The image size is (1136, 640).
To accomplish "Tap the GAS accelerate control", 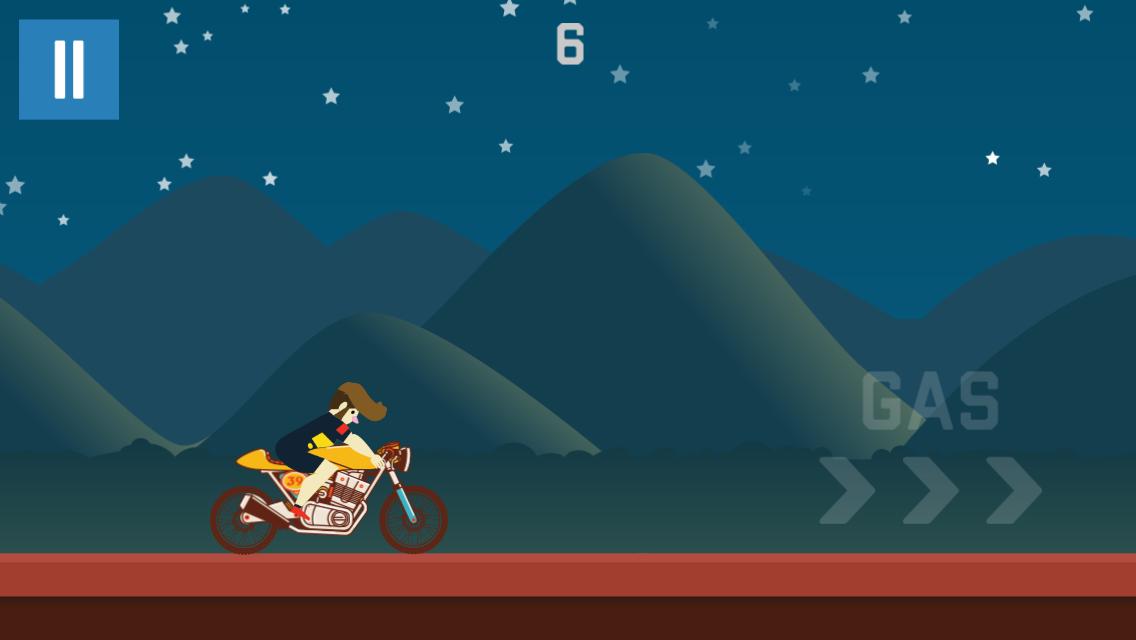I will point(930,448).
